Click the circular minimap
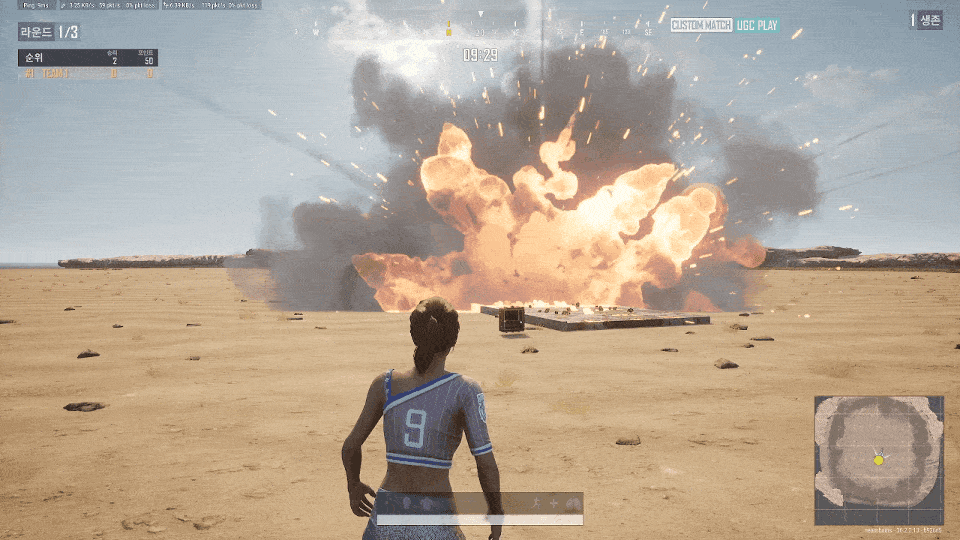 (878, 459)
